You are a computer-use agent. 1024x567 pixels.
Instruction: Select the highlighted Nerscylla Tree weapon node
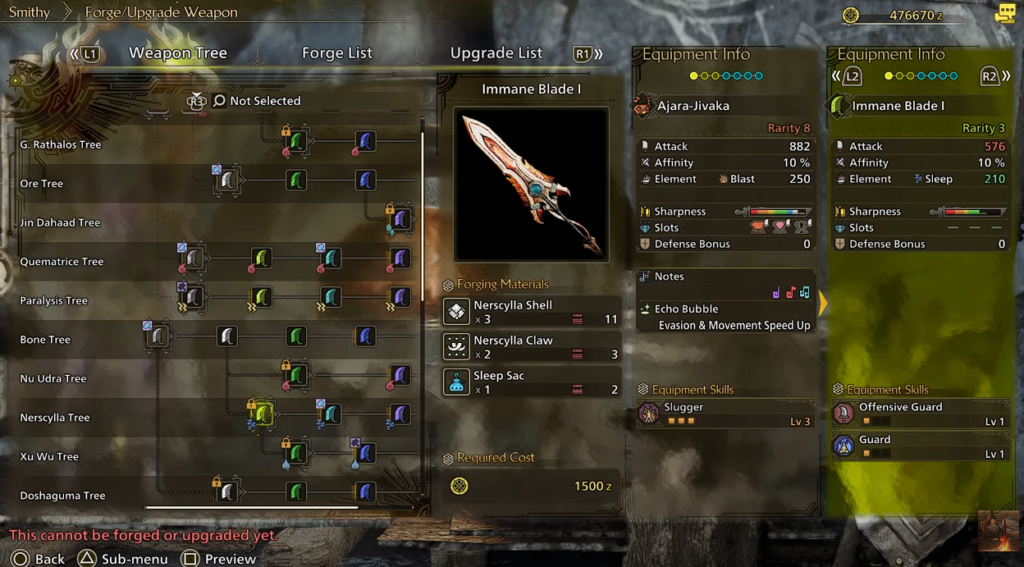coord(263,414)
